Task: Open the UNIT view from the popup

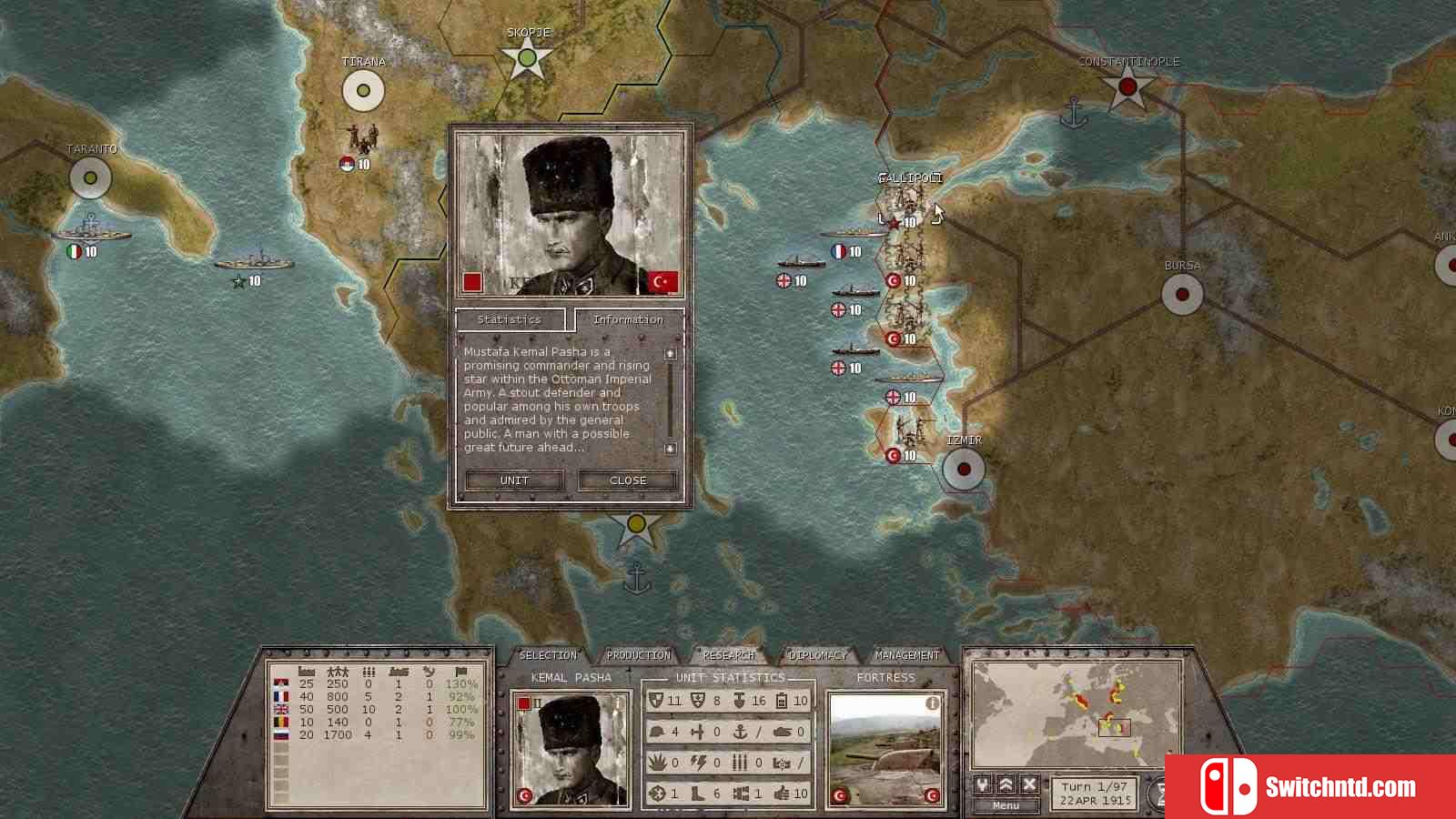Action: (x=514, y=480)
